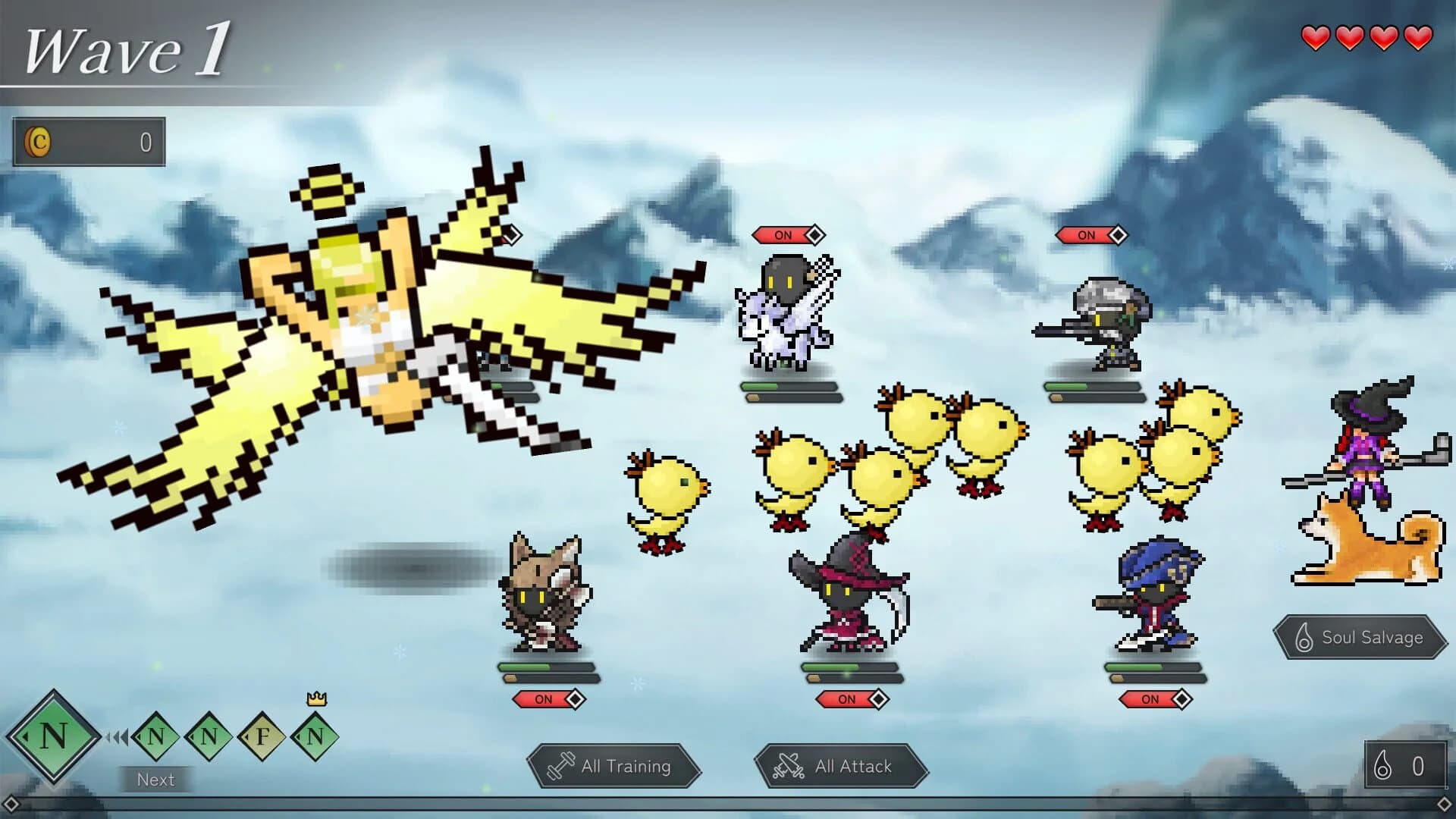Click the crown icon above the final wave marker
The height and width of the screenshot is (819, 1456).
point(317,699)
